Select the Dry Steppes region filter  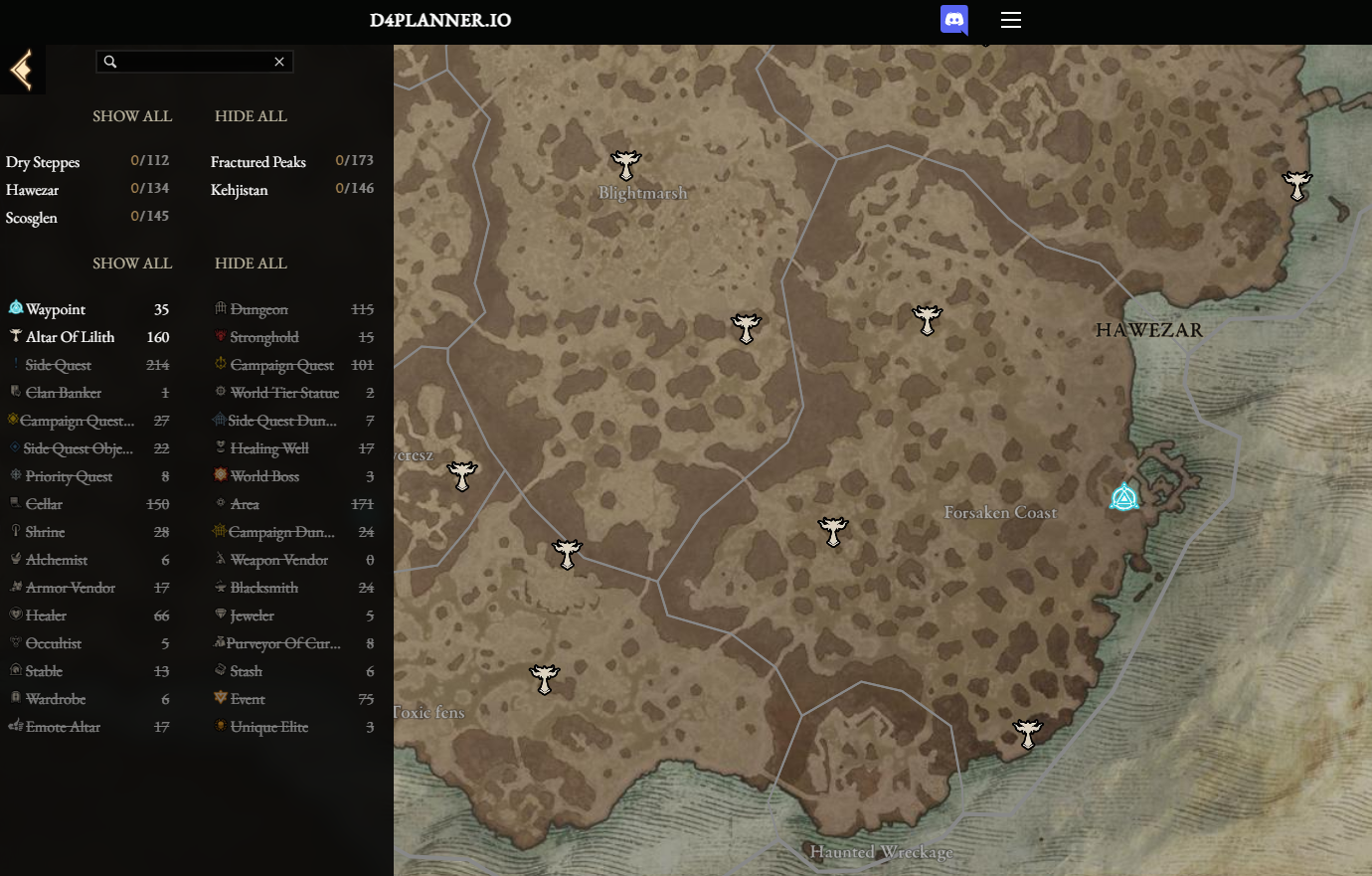(x=43, y=162)
